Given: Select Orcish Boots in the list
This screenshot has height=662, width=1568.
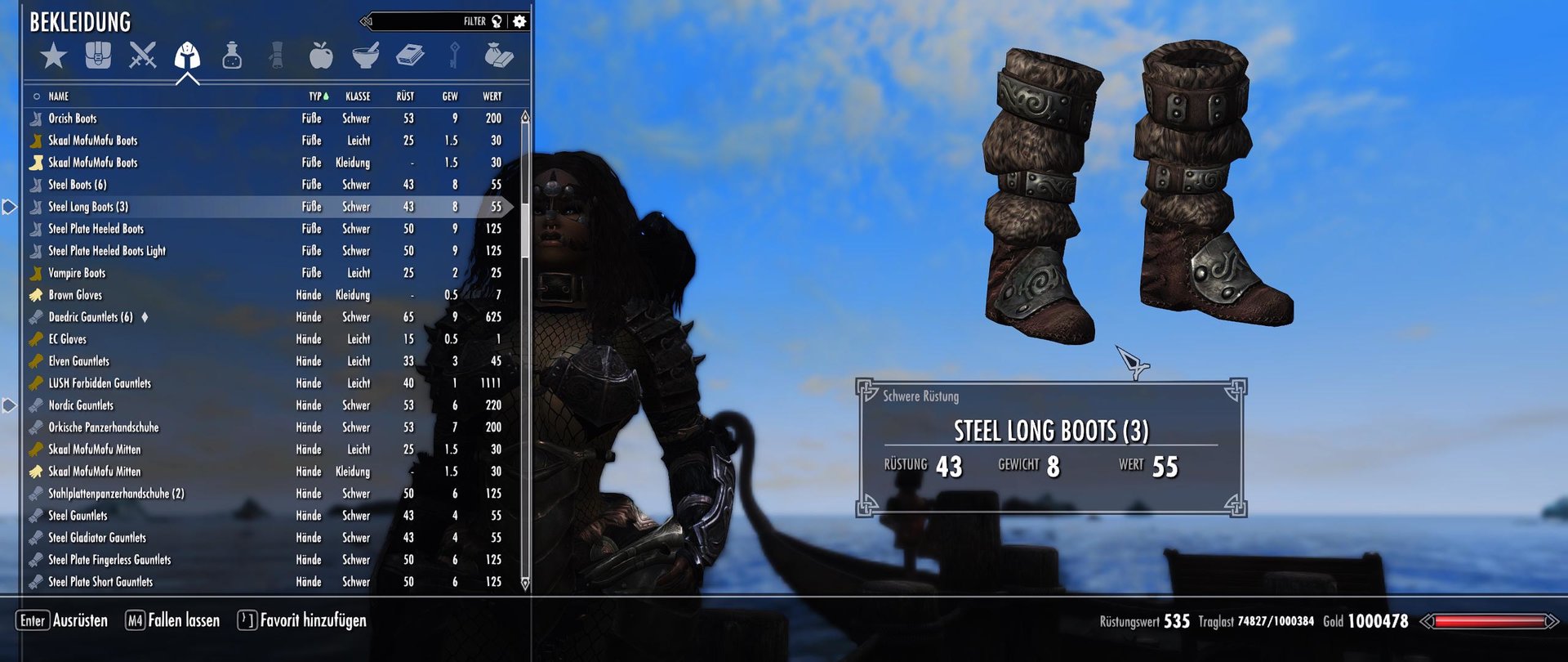Looking at the screenshot, I should pyautogui.click(x=73, y=119).
